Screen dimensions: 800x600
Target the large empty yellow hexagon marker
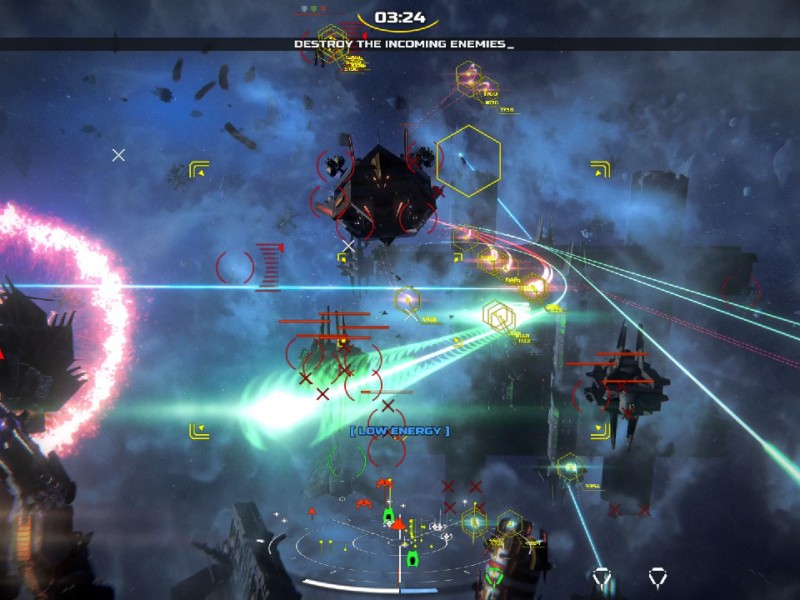(x=468, y=160)
